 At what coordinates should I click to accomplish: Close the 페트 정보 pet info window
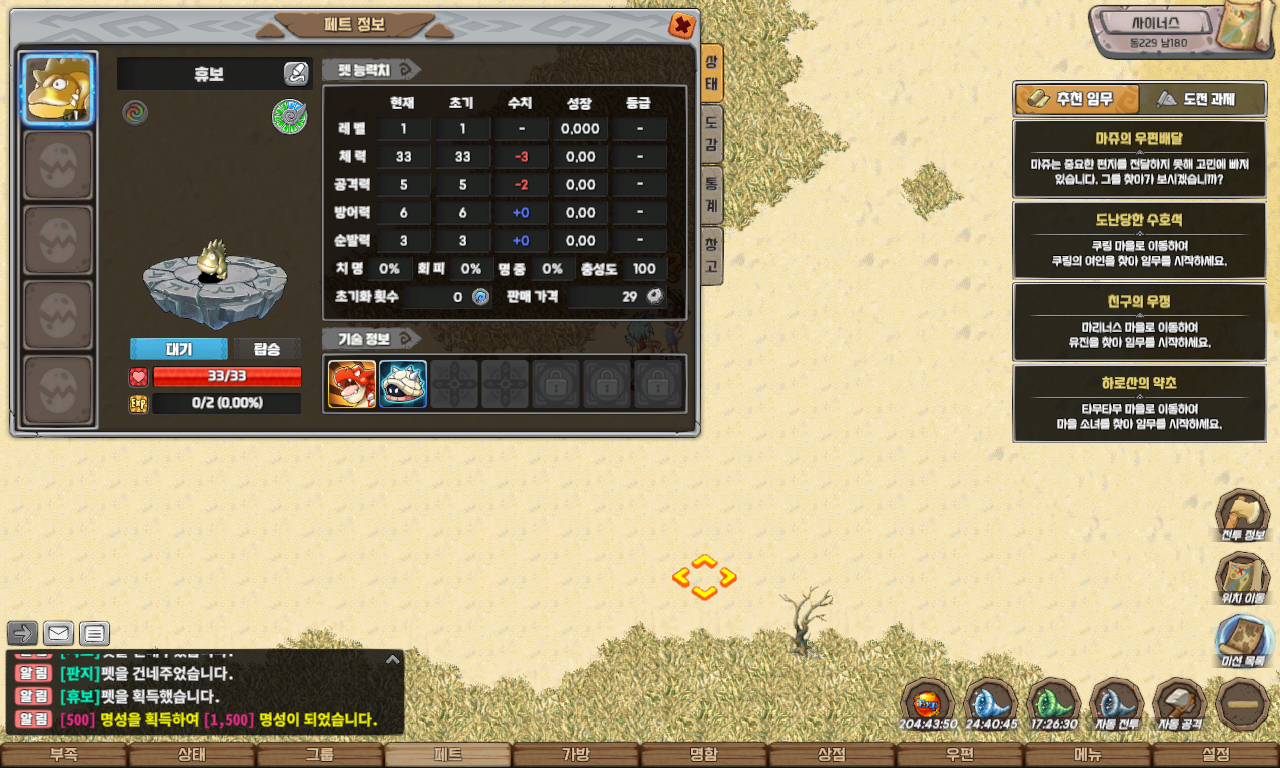pyautogui.click(x=682, y=26)
